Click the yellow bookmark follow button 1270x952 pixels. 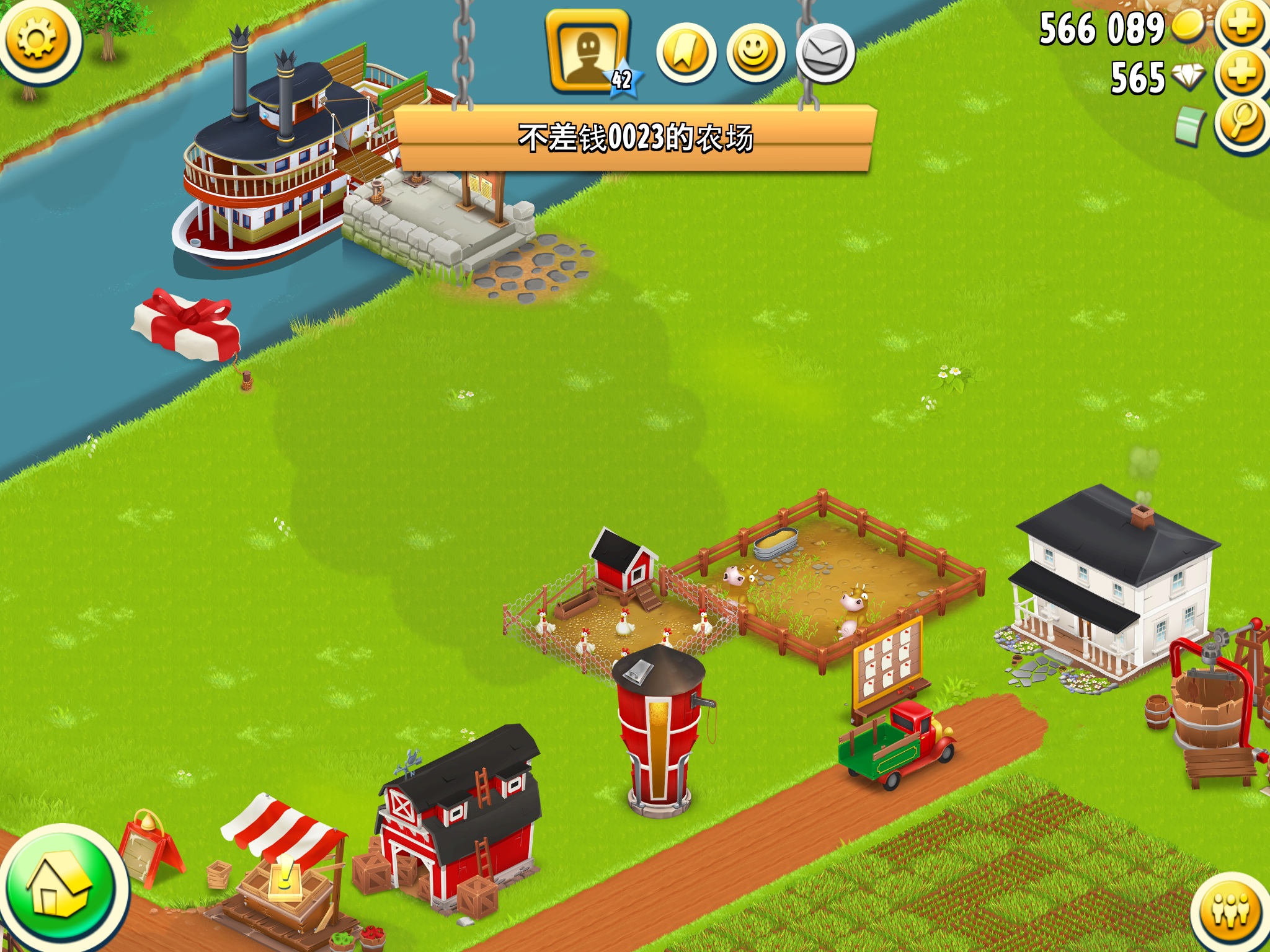(686, 54)
